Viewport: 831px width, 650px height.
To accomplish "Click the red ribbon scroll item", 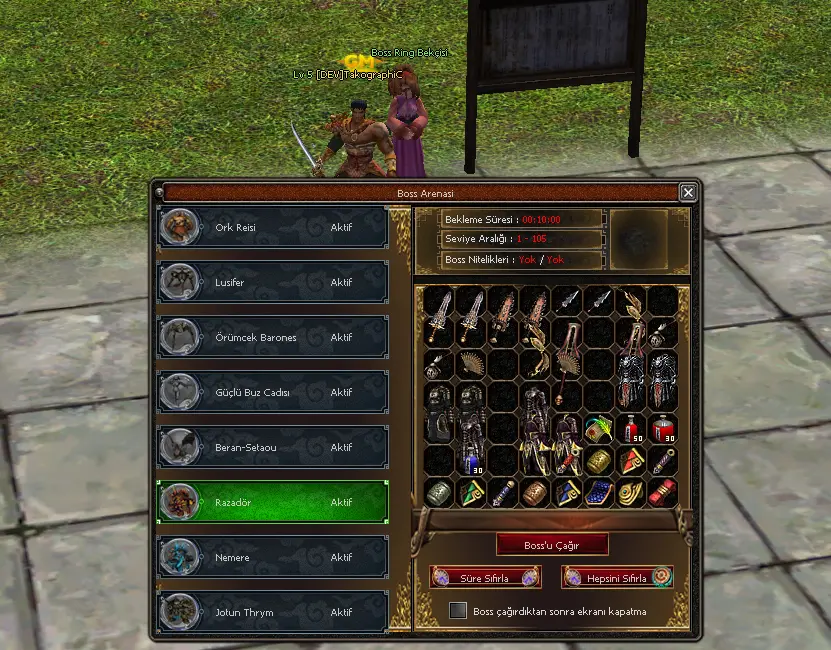I will (662, 493).
